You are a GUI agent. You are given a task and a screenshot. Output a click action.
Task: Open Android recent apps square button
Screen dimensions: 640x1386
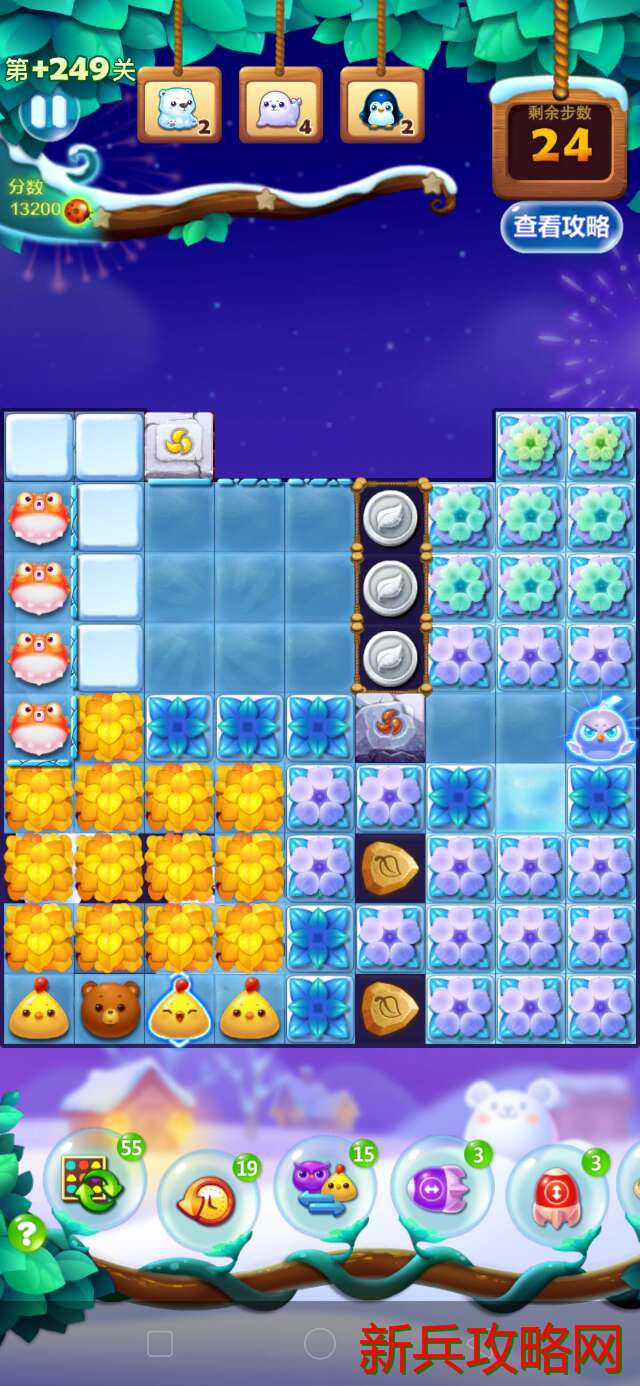(x=160, y=1343)
